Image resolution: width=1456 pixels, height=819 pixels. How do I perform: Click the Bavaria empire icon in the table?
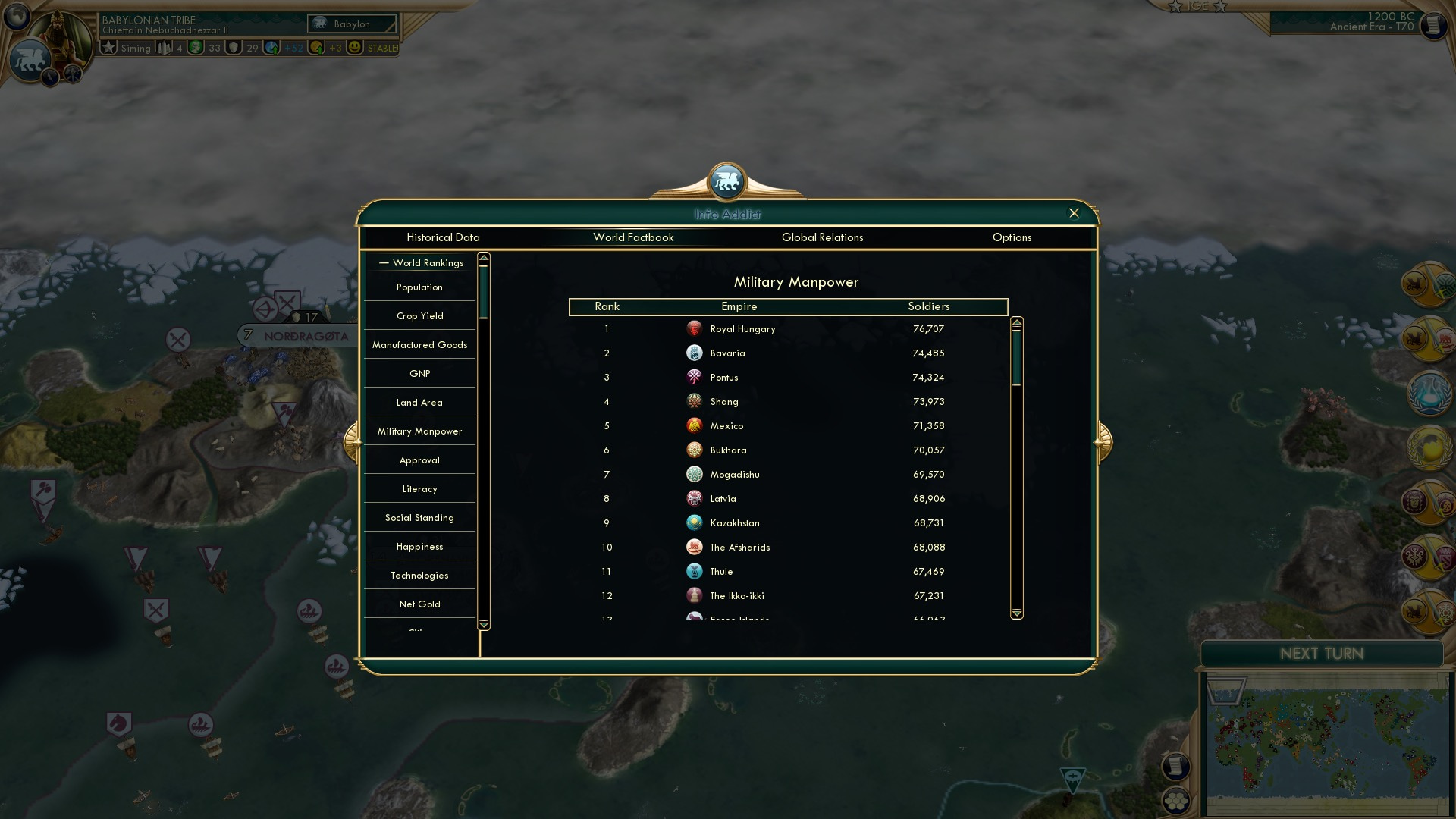695,353
